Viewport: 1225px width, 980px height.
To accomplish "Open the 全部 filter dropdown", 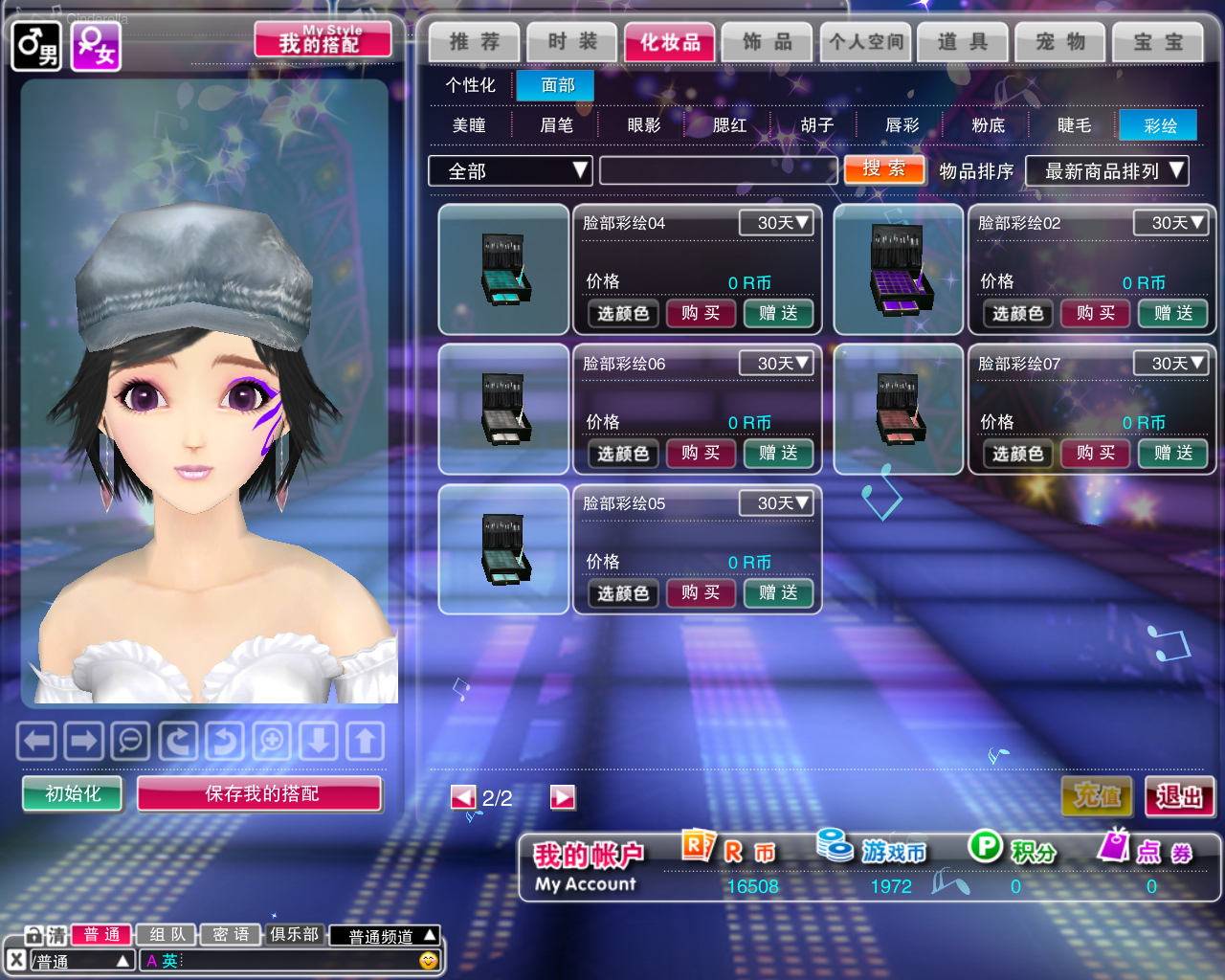I will [x=510, y=171].
